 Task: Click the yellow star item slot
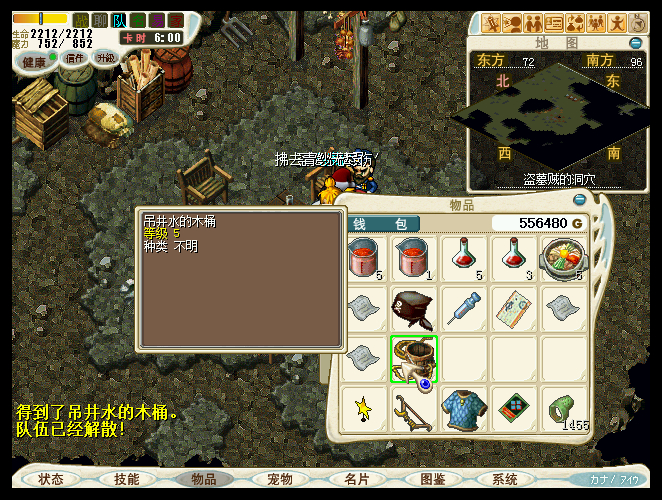(364, 408)
